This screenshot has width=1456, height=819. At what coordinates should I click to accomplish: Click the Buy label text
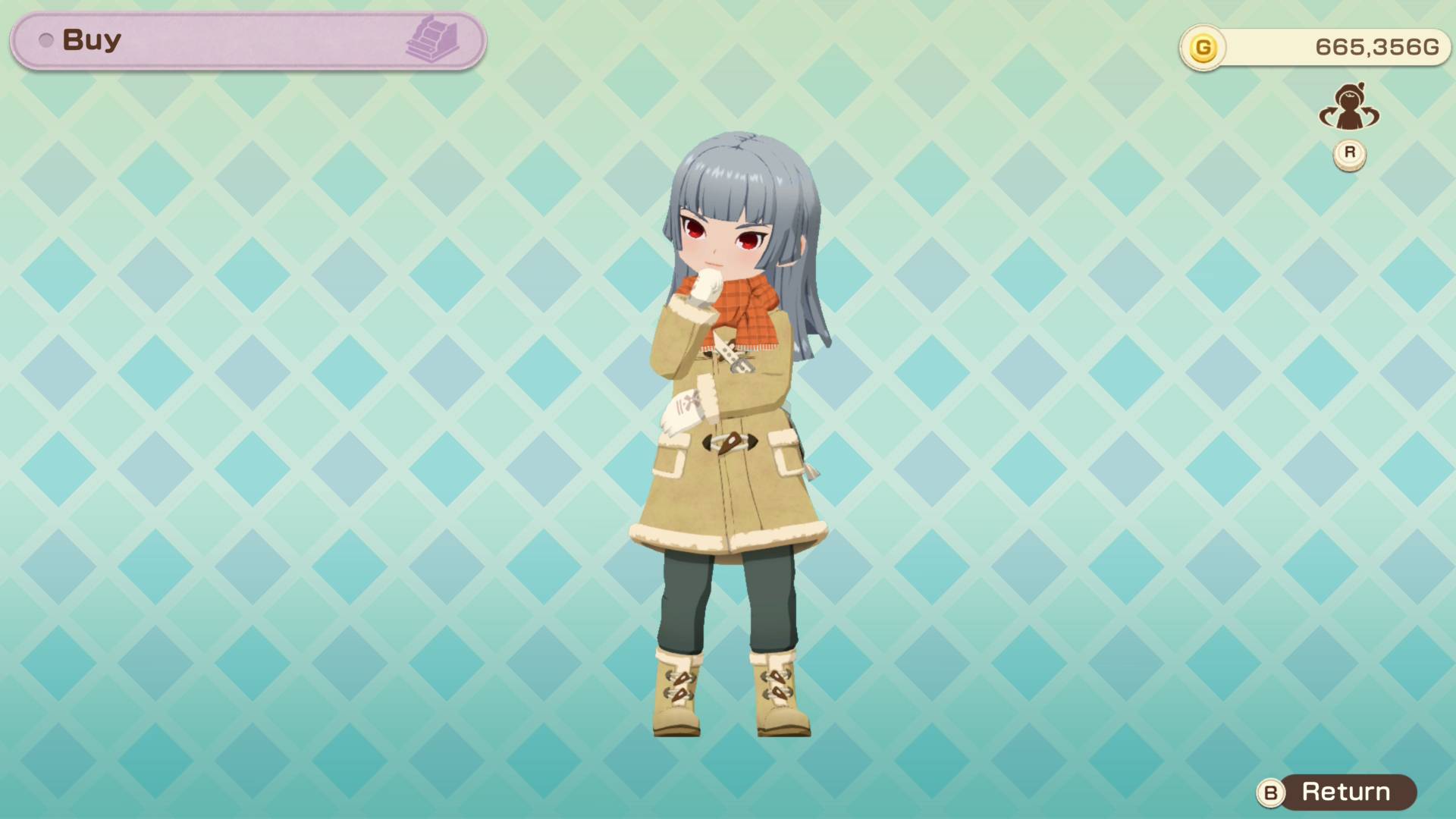pos(91,39)
